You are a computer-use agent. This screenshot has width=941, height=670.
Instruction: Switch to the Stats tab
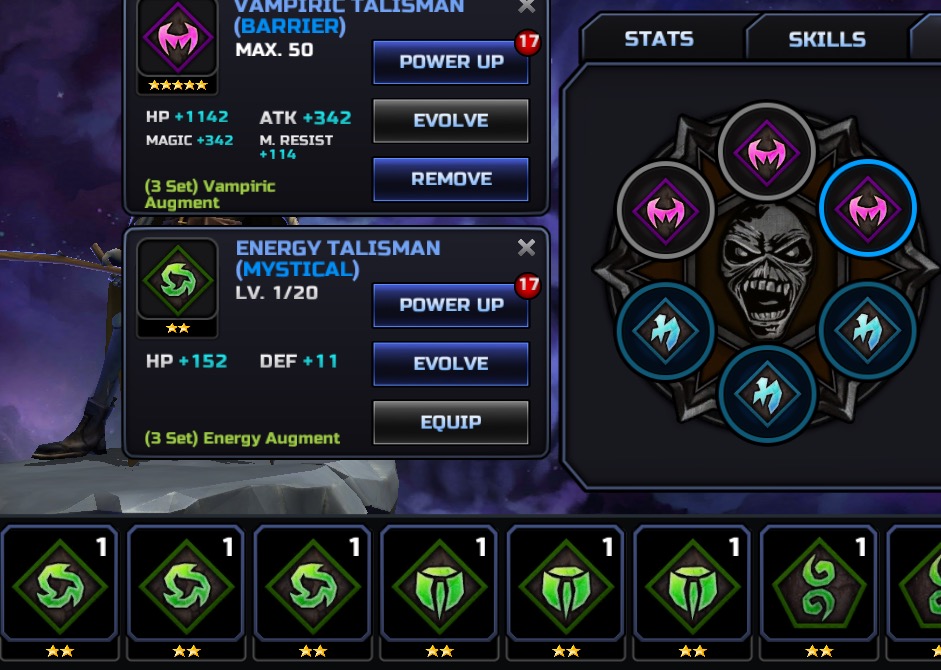(x=659, y=39)
